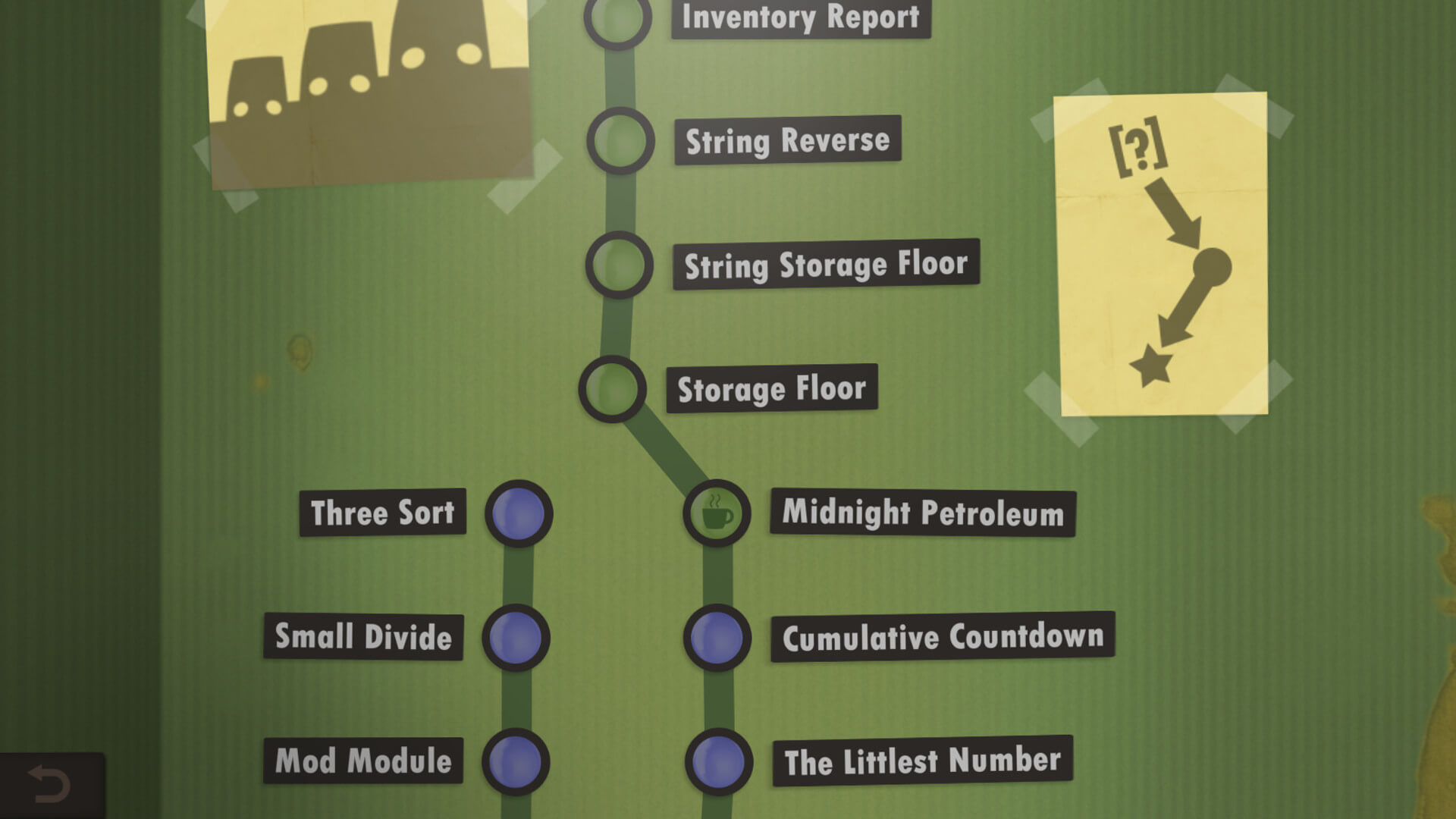This screenshot has width=1456, height=819.
Task: Click the Mod Module label
Action: pyautogui.click(x=364, y=761)
